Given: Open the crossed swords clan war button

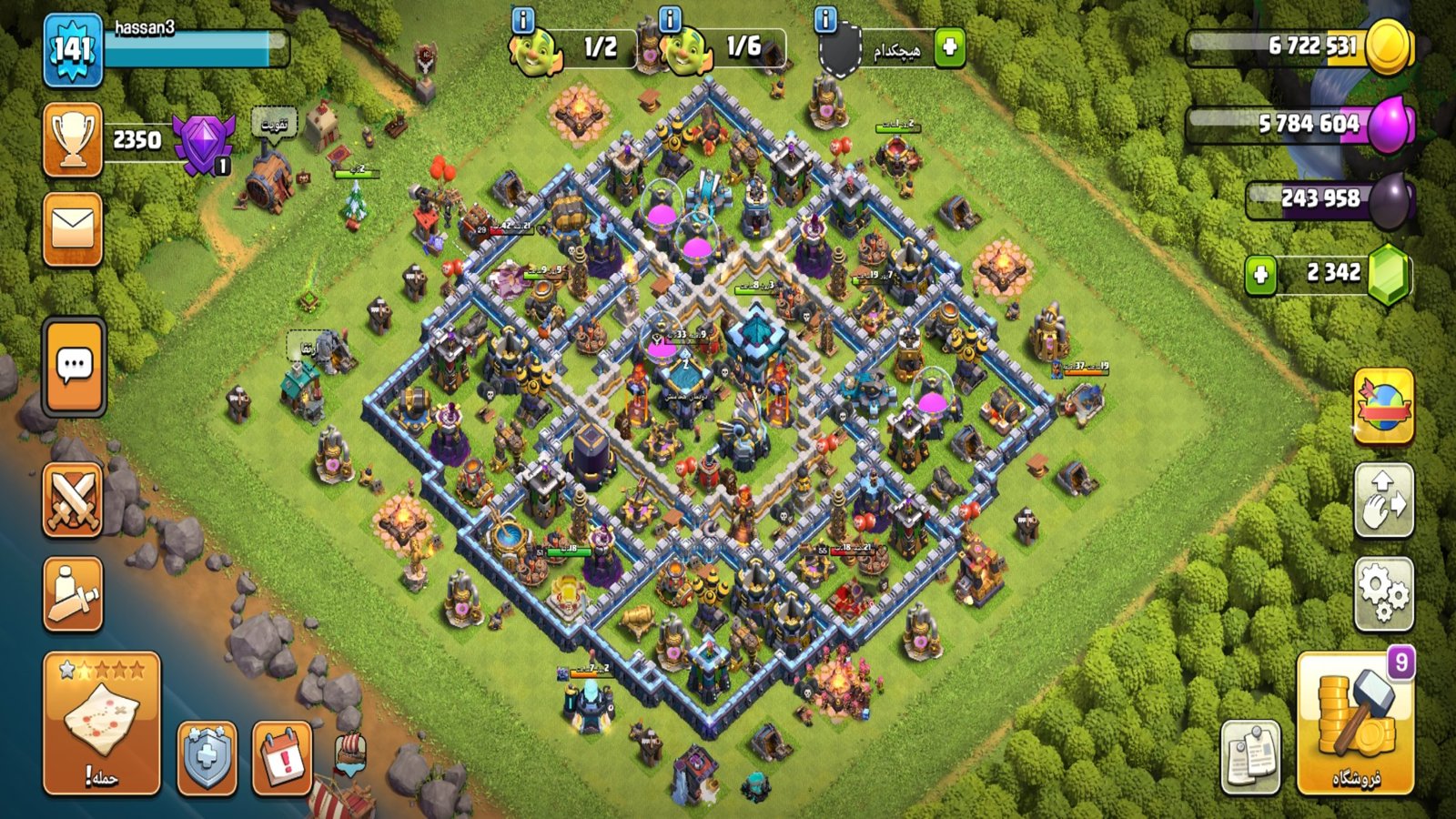Looking at the screenshot, I should (x=73, y=500).
